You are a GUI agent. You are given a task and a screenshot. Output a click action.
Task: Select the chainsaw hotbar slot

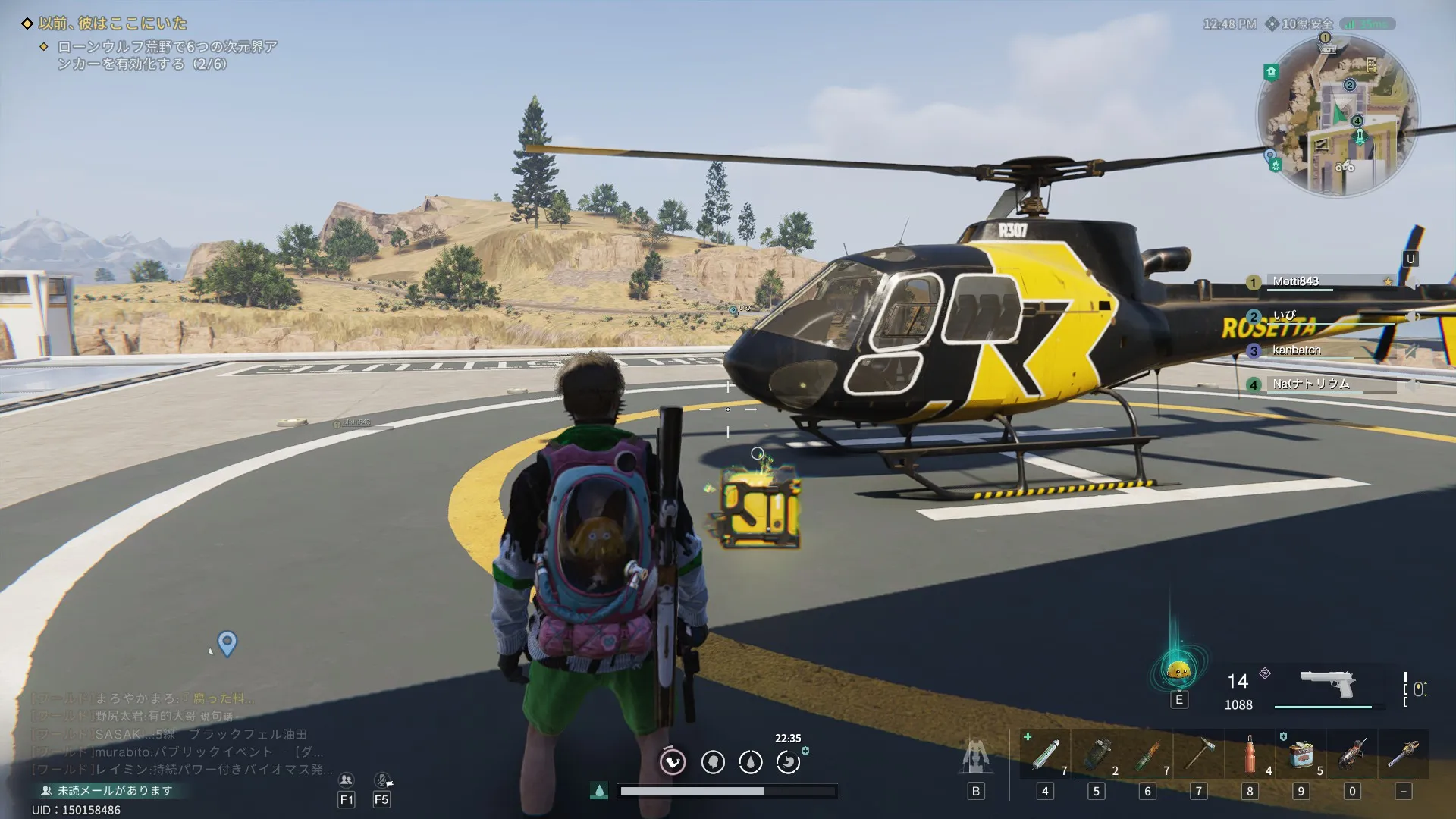click(1404, 755)
